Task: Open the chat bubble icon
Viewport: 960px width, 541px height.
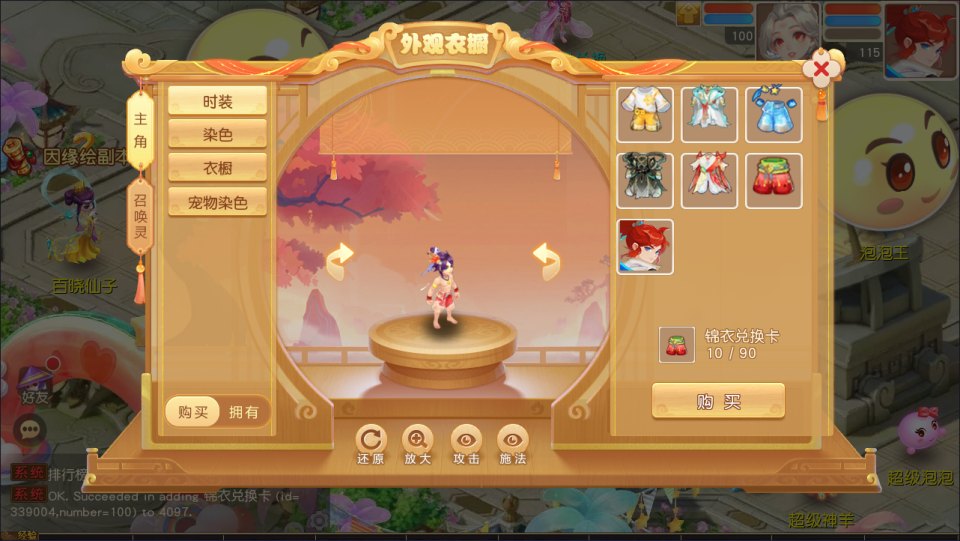Action: [x=31, y=429]
